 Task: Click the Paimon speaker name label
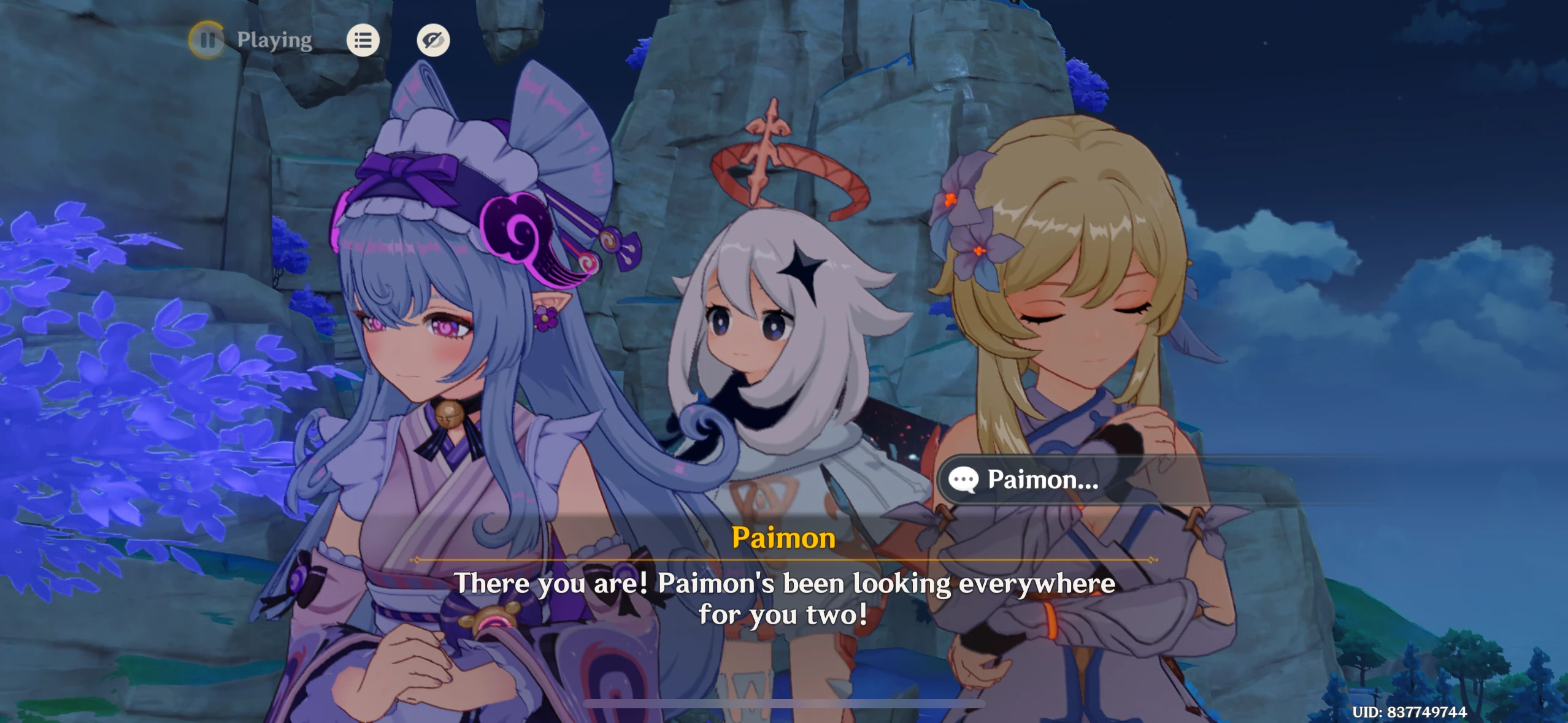click(783, 539)
